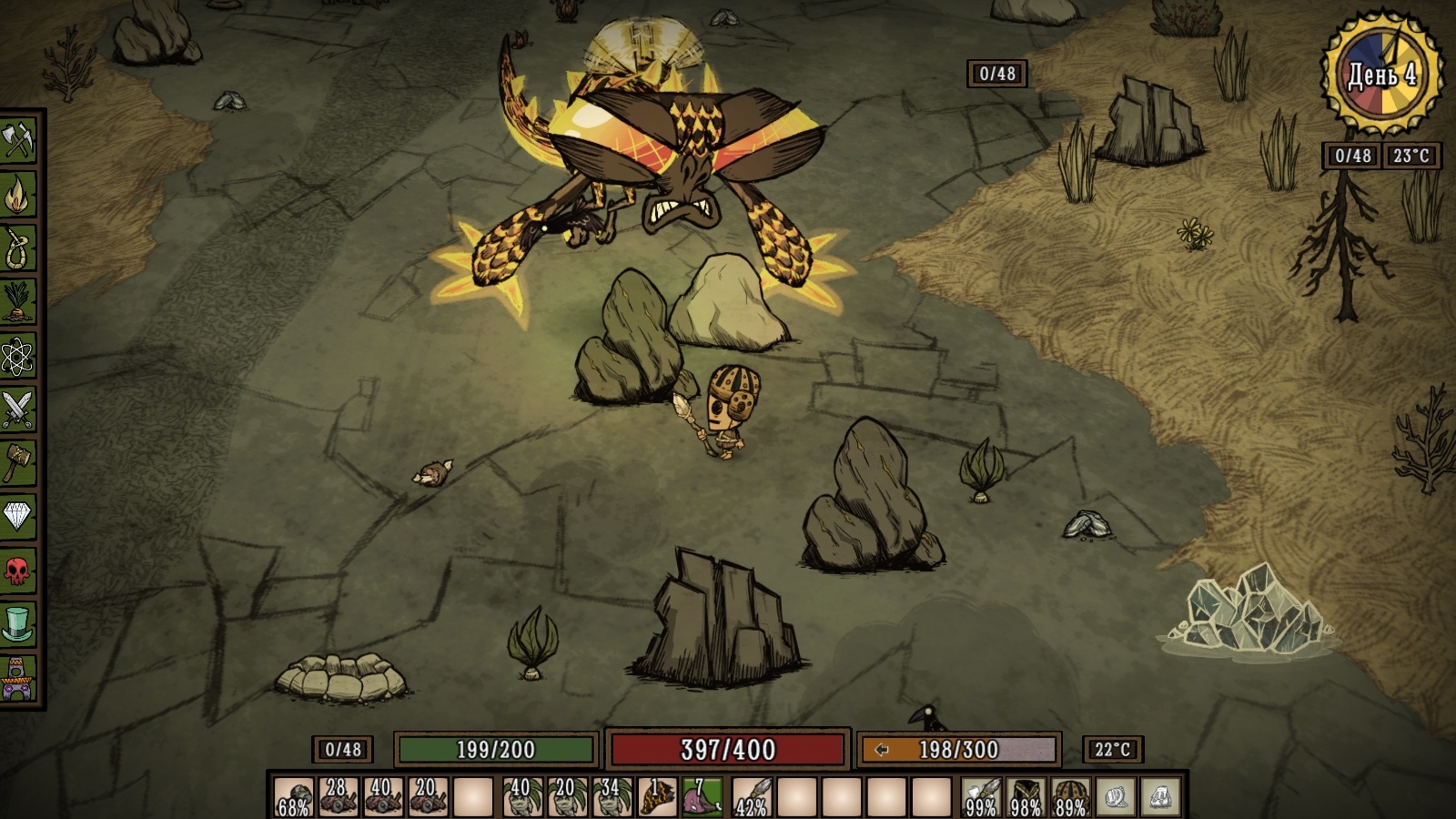Select the 68% helmet inventory slot

(x=293, y=796)
